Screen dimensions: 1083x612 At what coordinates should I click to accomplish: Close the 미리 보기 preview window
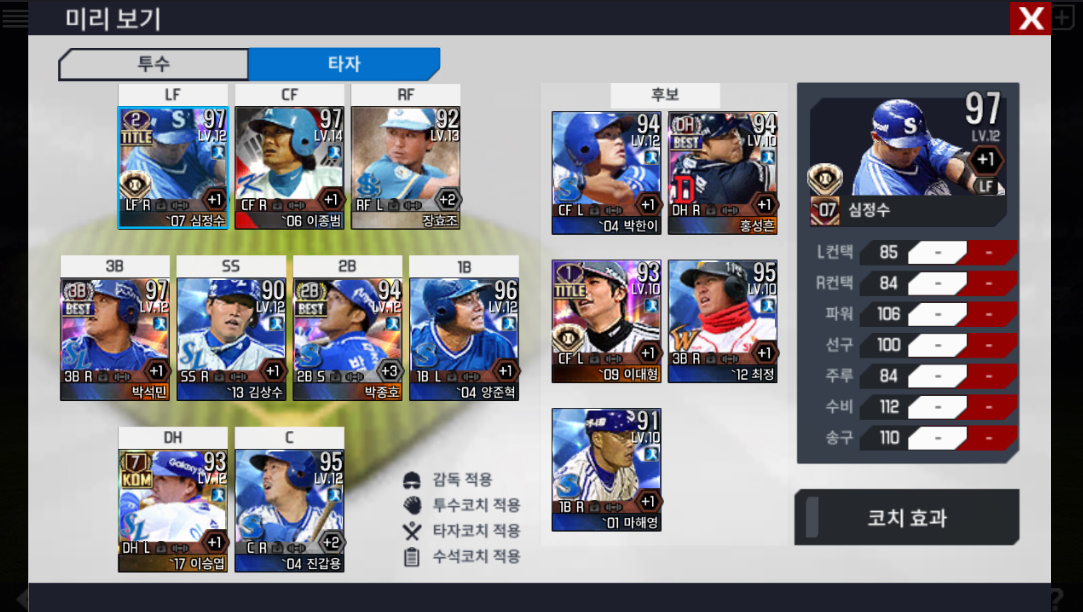pyautogui.click(x=1030, y=18)
